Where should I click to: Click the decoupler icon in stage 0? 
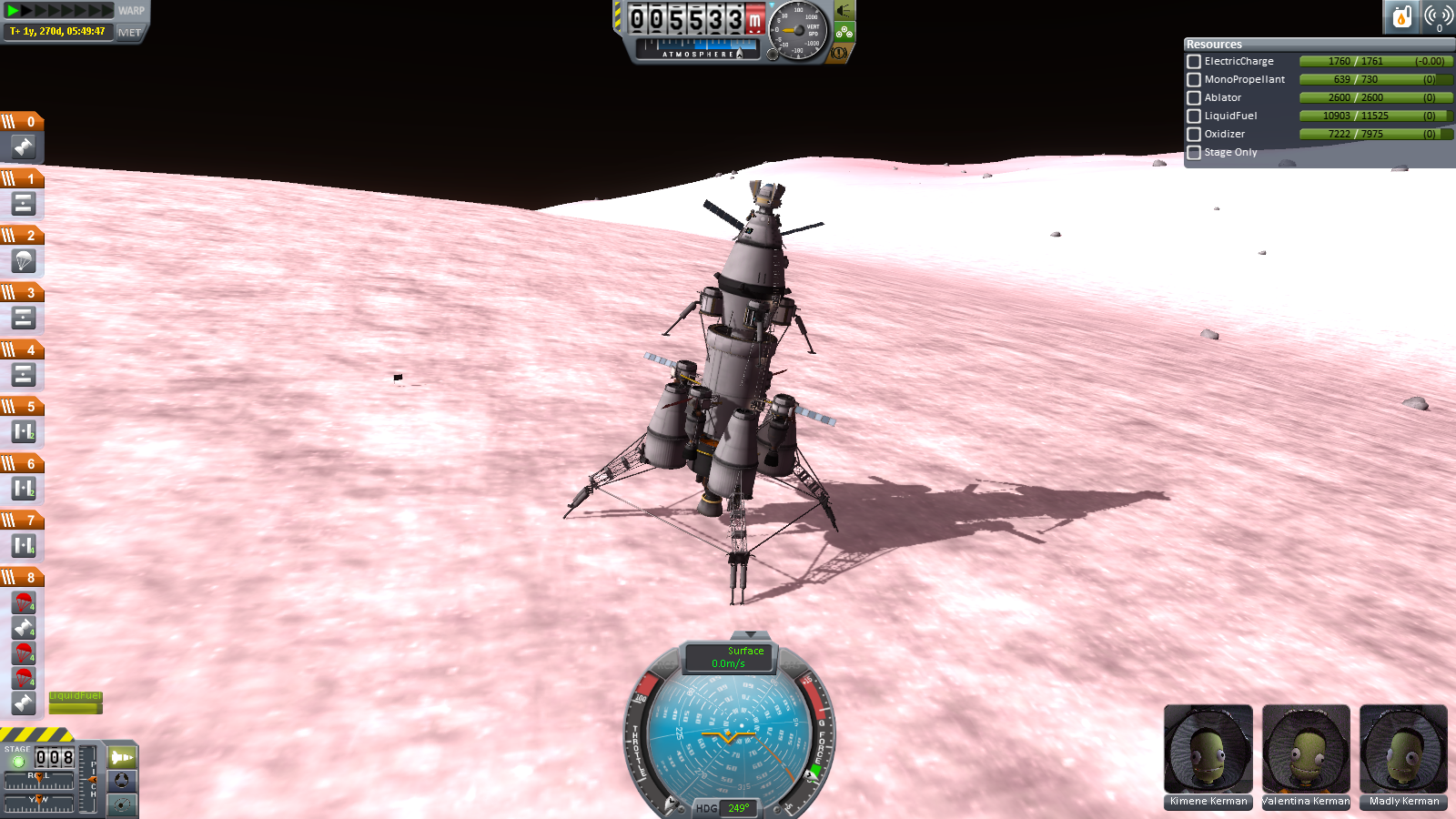23,146
